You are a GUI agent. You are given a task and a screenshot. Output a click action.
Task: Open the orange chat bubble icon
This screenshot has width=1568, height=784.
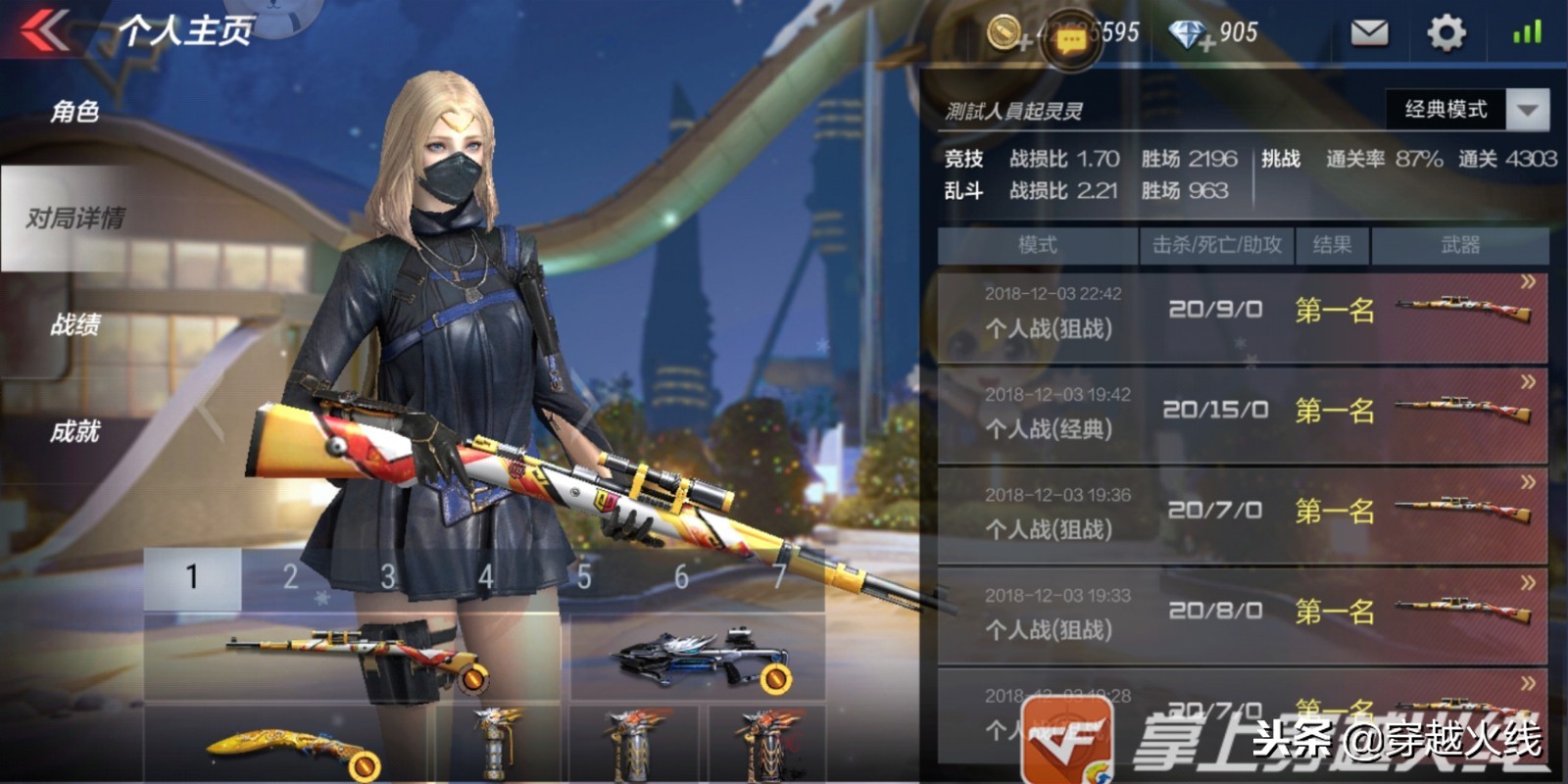(1073, 39)
